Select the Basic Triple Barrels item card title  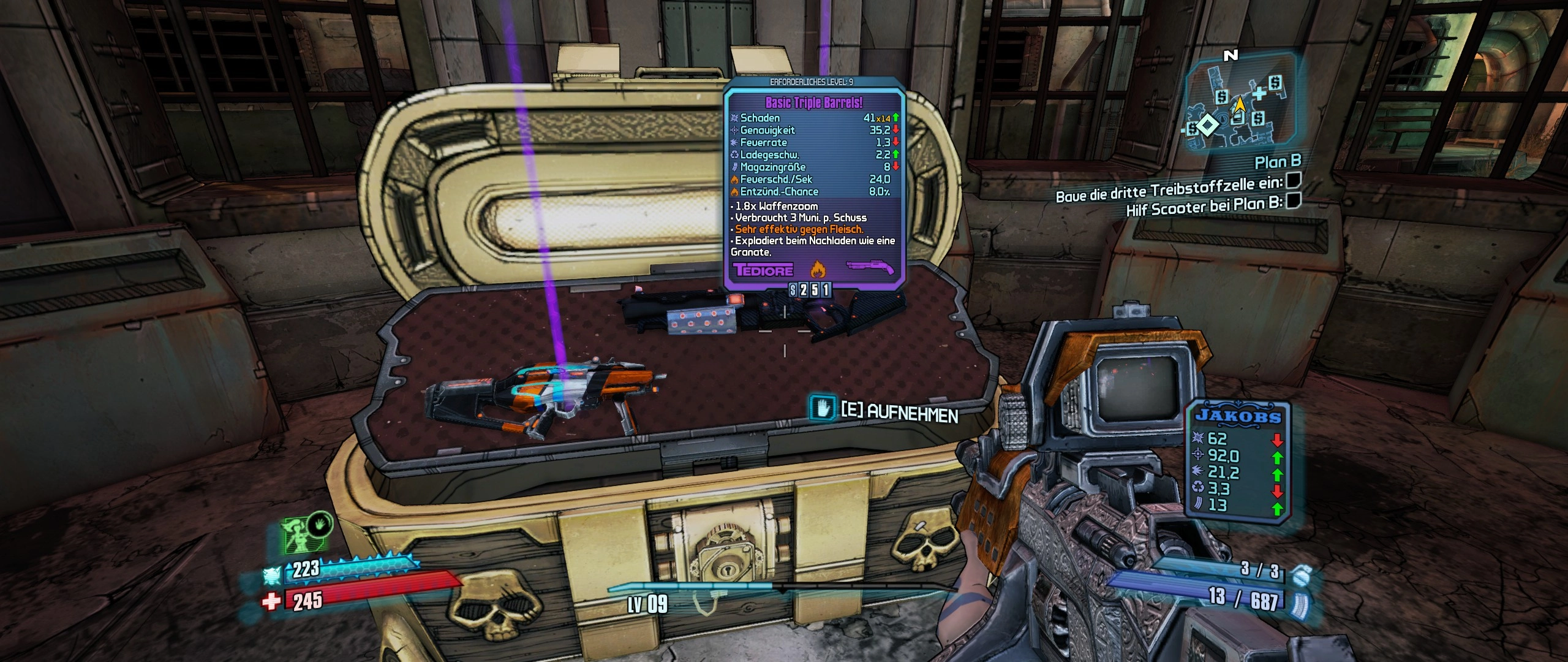(x=813, y=103)
